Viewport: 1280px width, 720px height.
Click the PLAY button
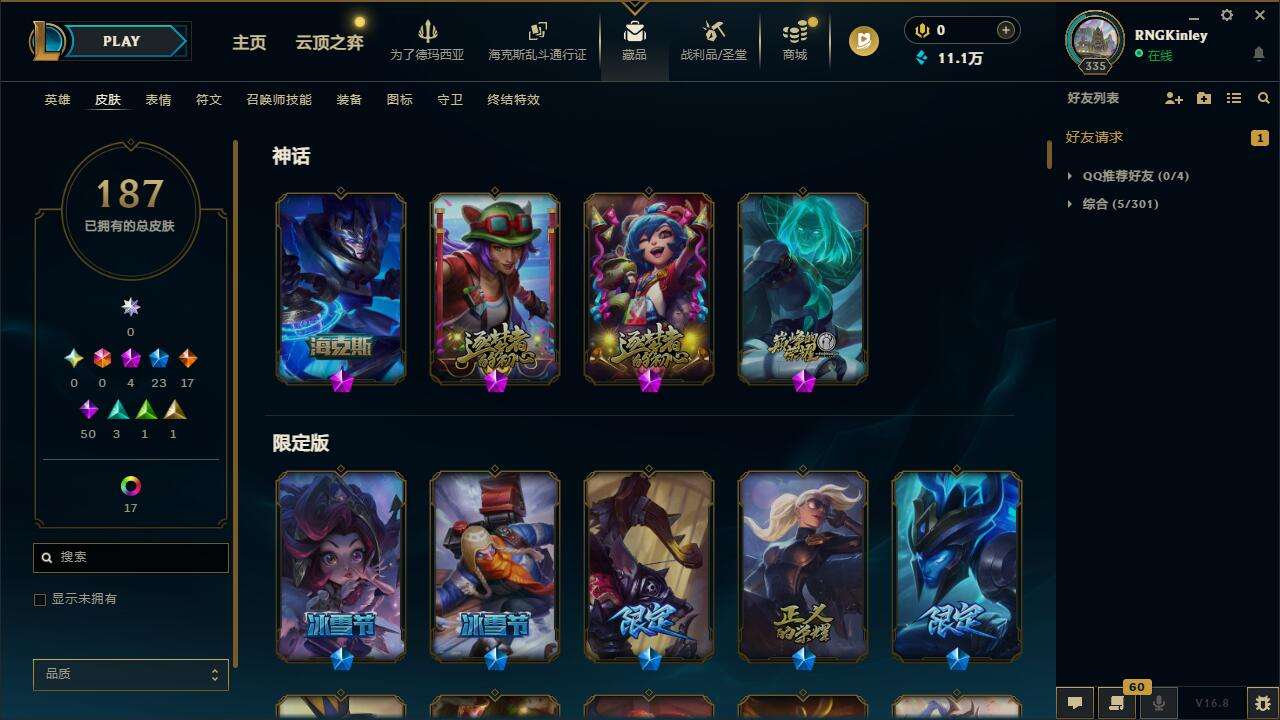[x=122, y=41]
